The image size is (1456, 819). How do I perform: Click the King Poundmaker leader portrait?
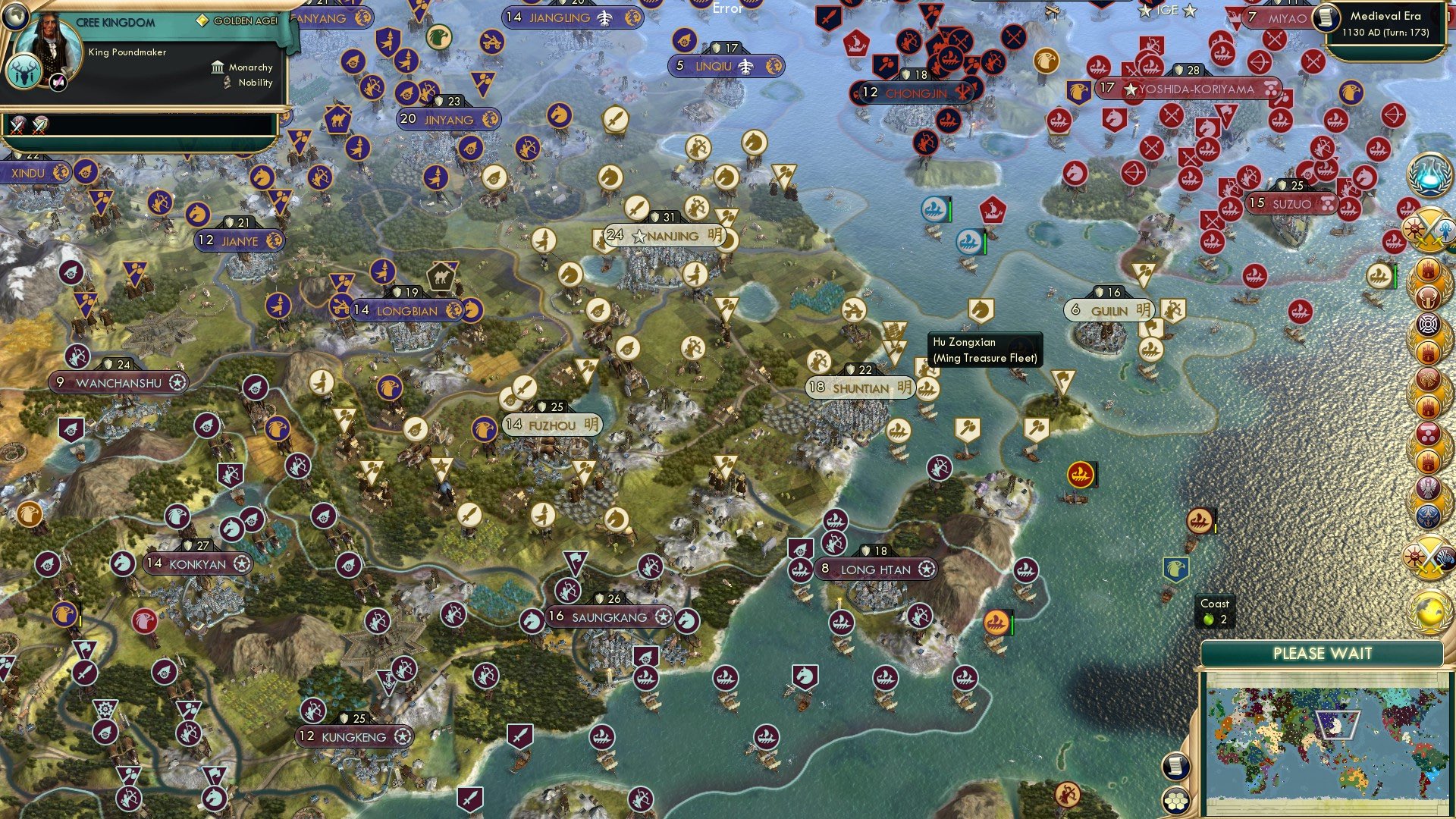coord(49,42)
